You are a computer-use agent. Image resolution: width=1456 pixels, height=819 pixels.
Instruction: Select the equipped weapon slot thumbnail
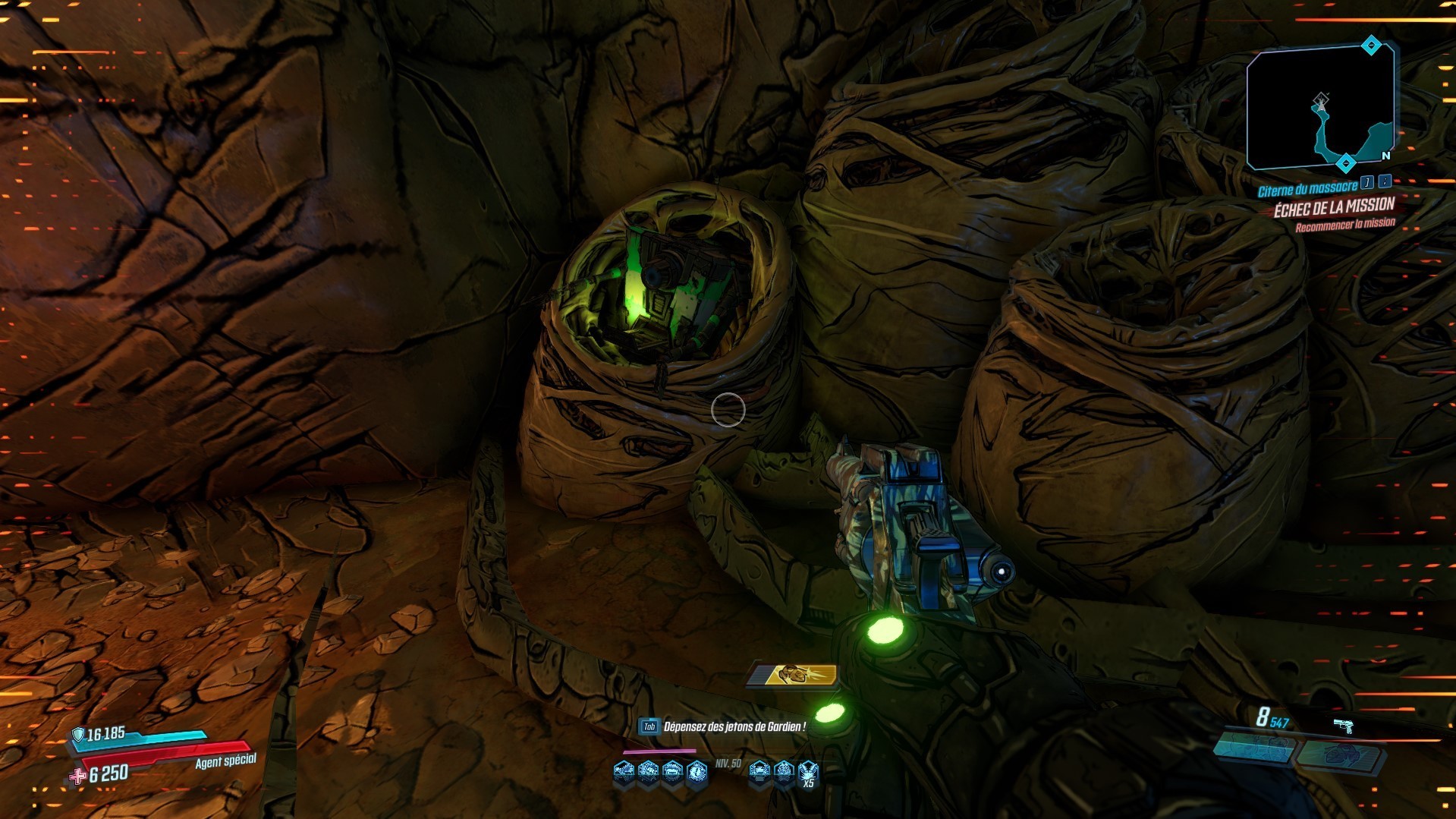tap(1253, 748)
